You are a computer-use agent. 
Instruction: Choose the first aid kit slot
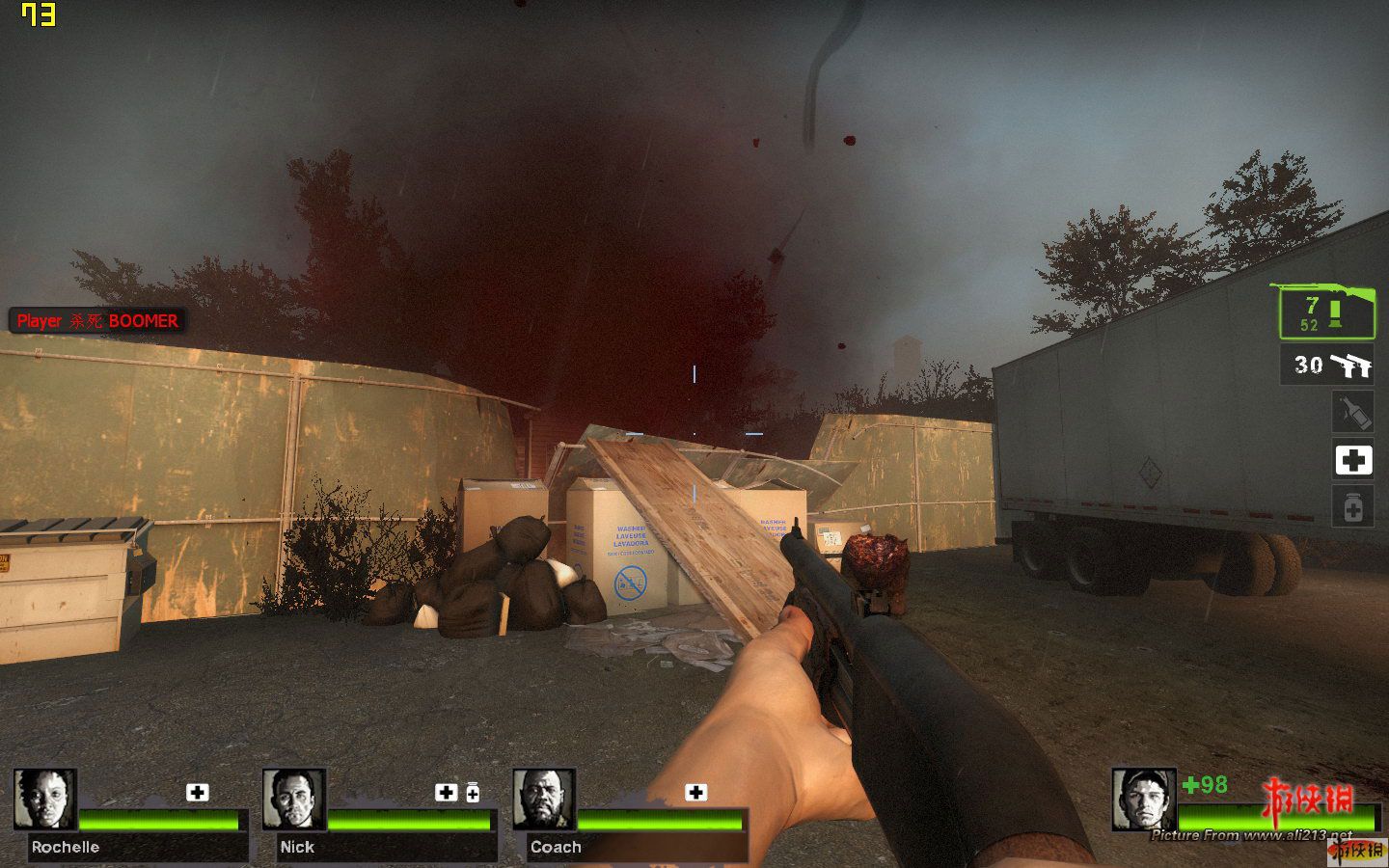click(x=1352, y=460)
